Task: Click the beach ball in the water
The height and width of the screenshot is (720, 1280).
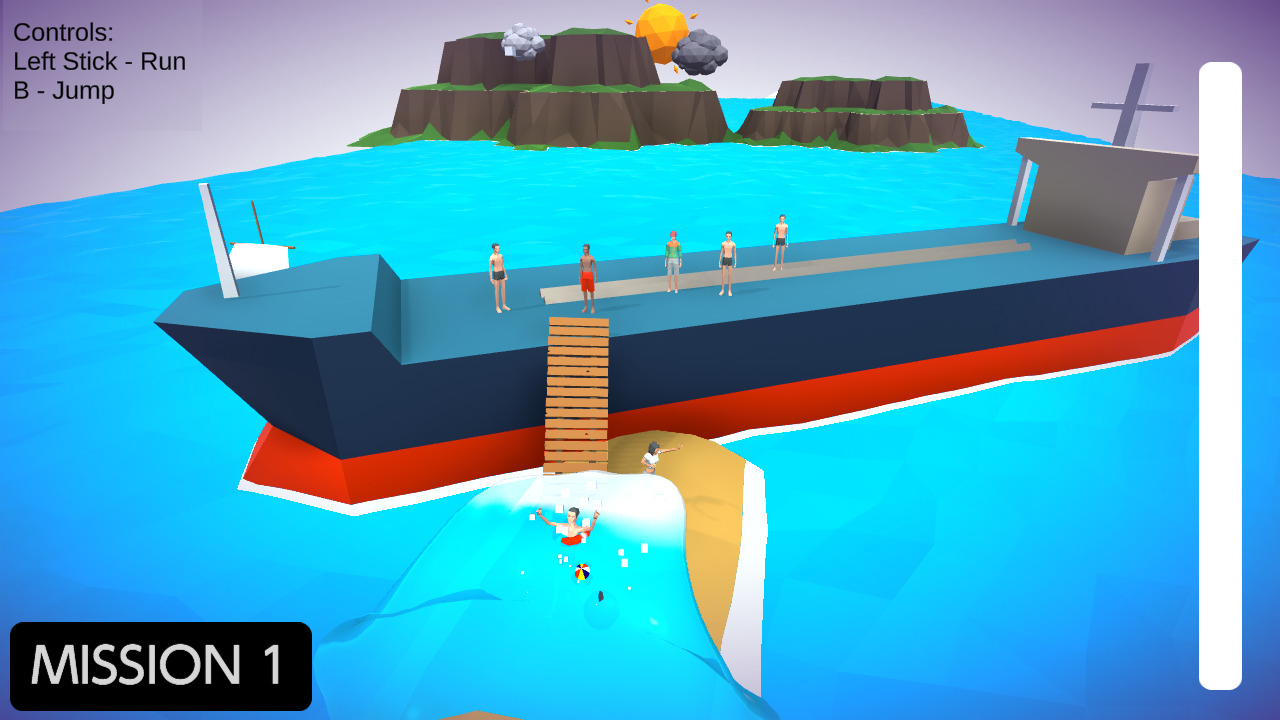Action: pyautogui.click(x=582, y=572)
